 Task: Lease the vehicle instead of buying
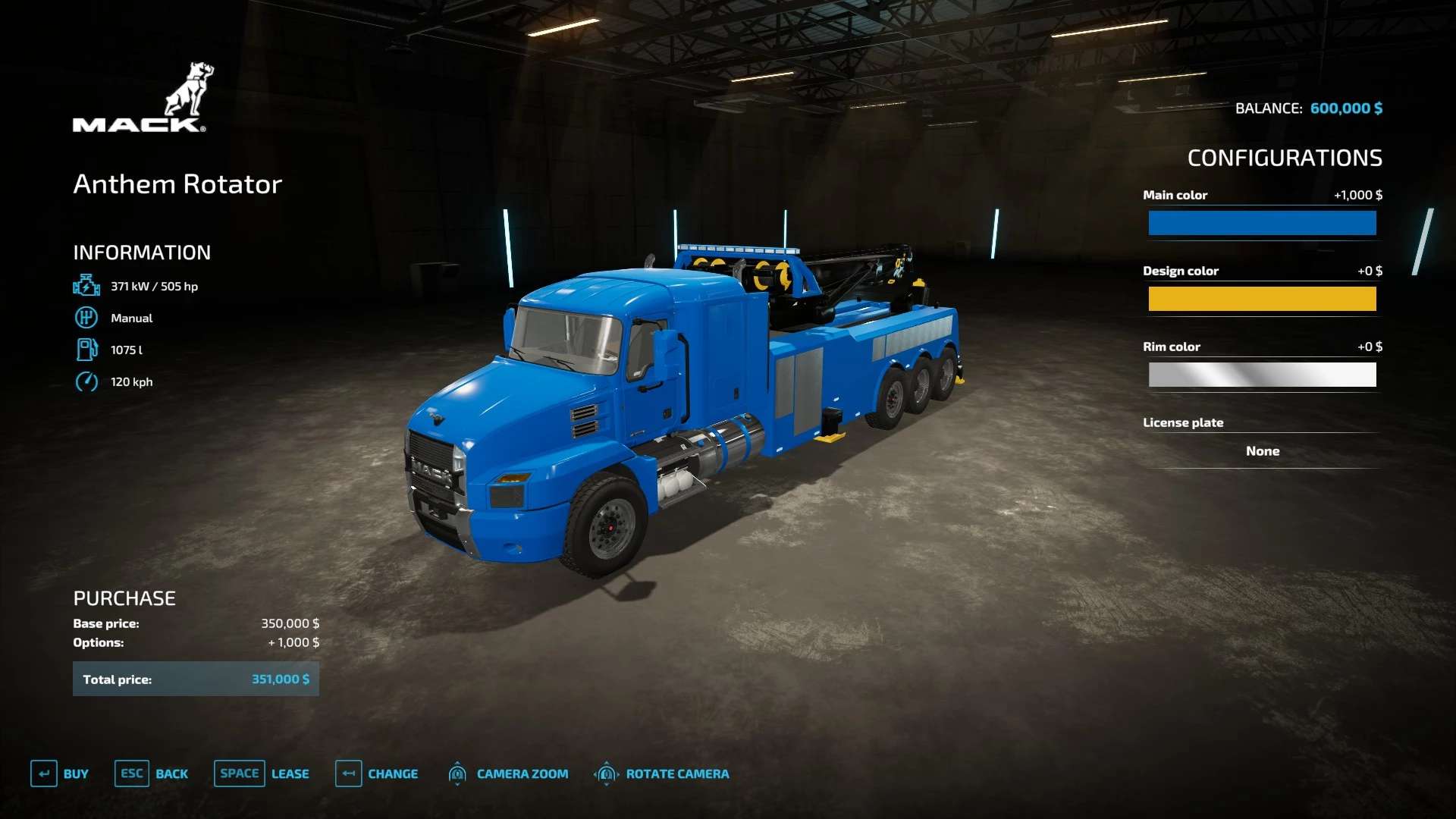point(262,773)
